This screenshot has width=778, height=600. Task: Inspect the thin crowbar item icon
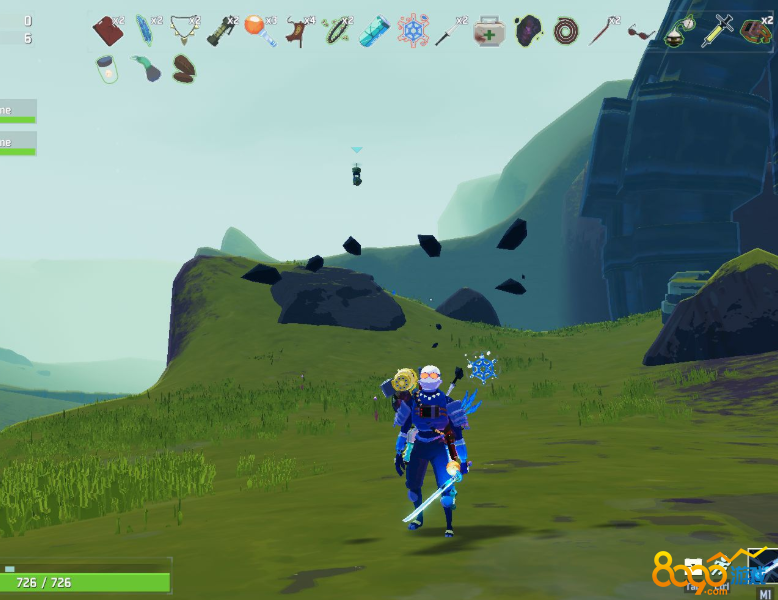click(602, 31)
